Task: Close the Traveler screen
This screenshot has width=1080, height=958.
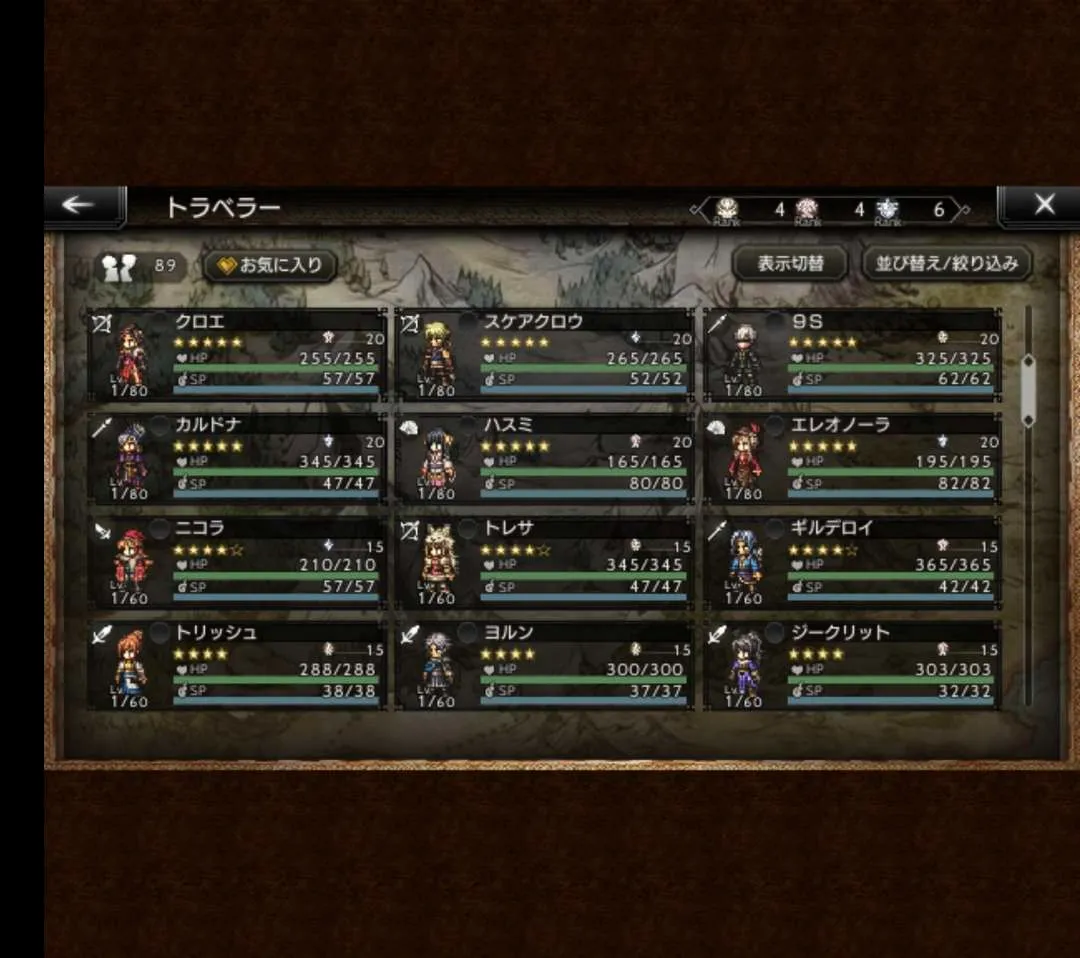Action: pos(1042,206)
